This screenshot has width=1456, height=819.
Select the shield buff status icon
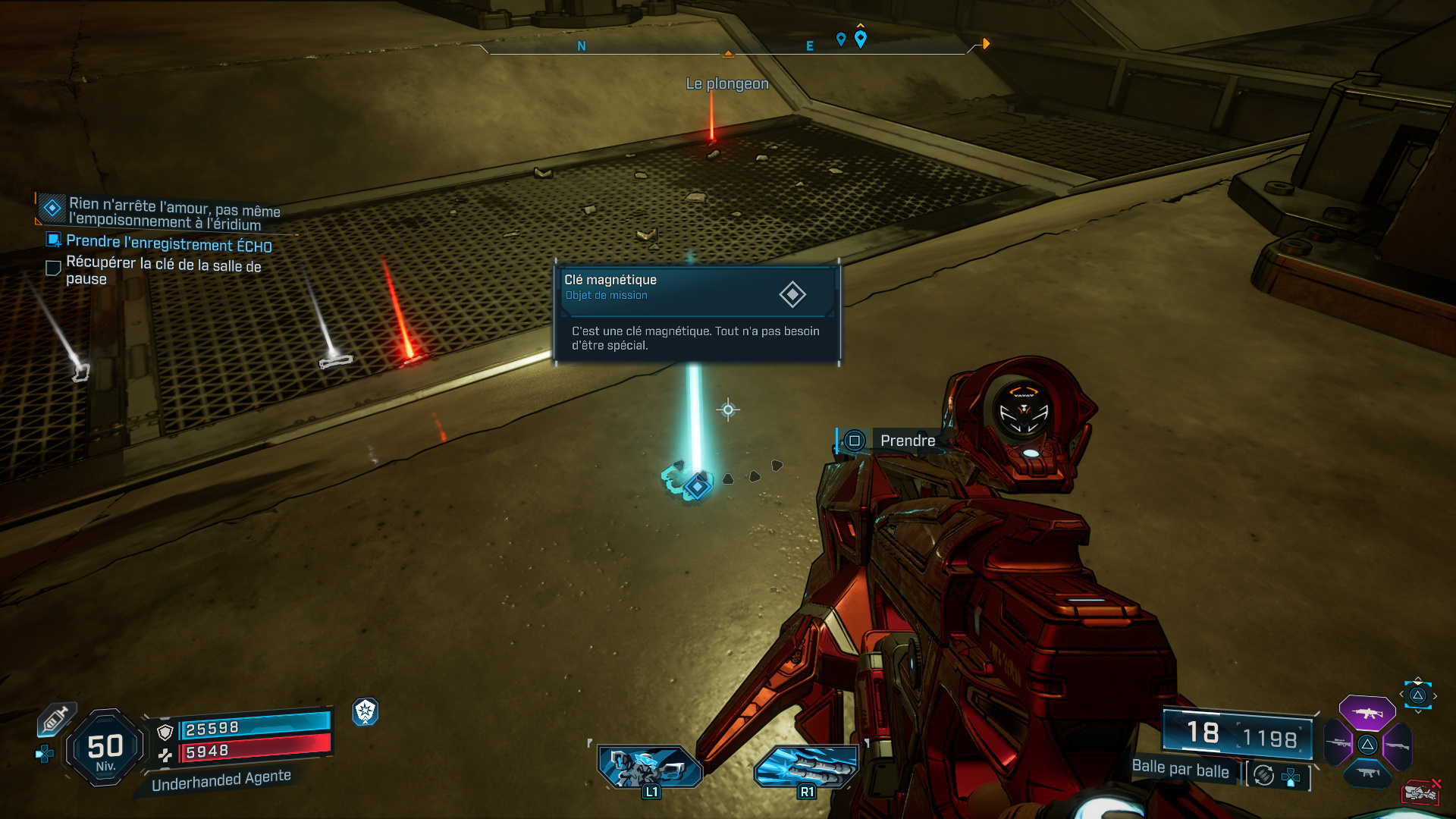(x=365, y=711)
